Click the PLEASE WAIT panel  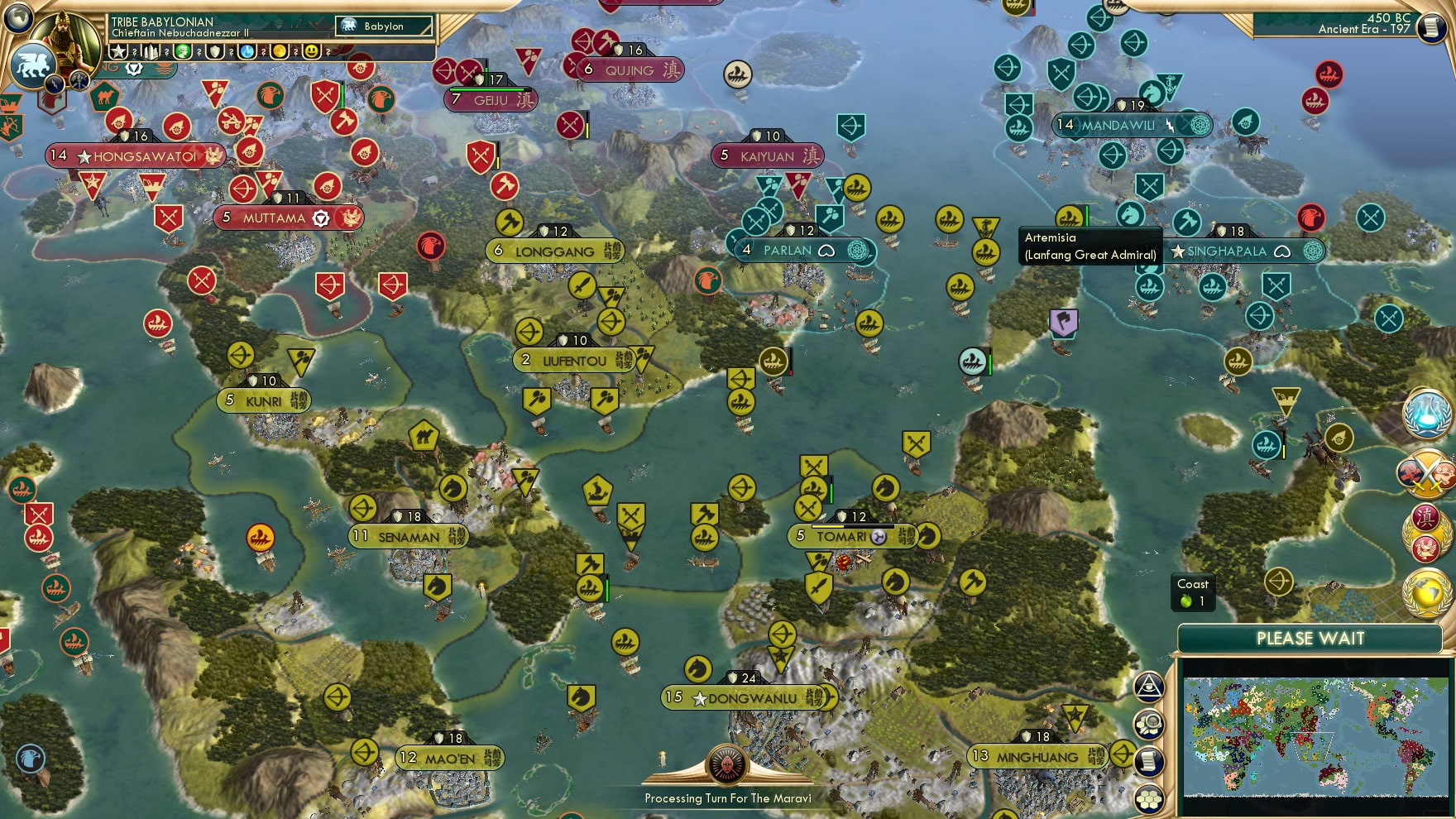click(x=1310, y=639)
